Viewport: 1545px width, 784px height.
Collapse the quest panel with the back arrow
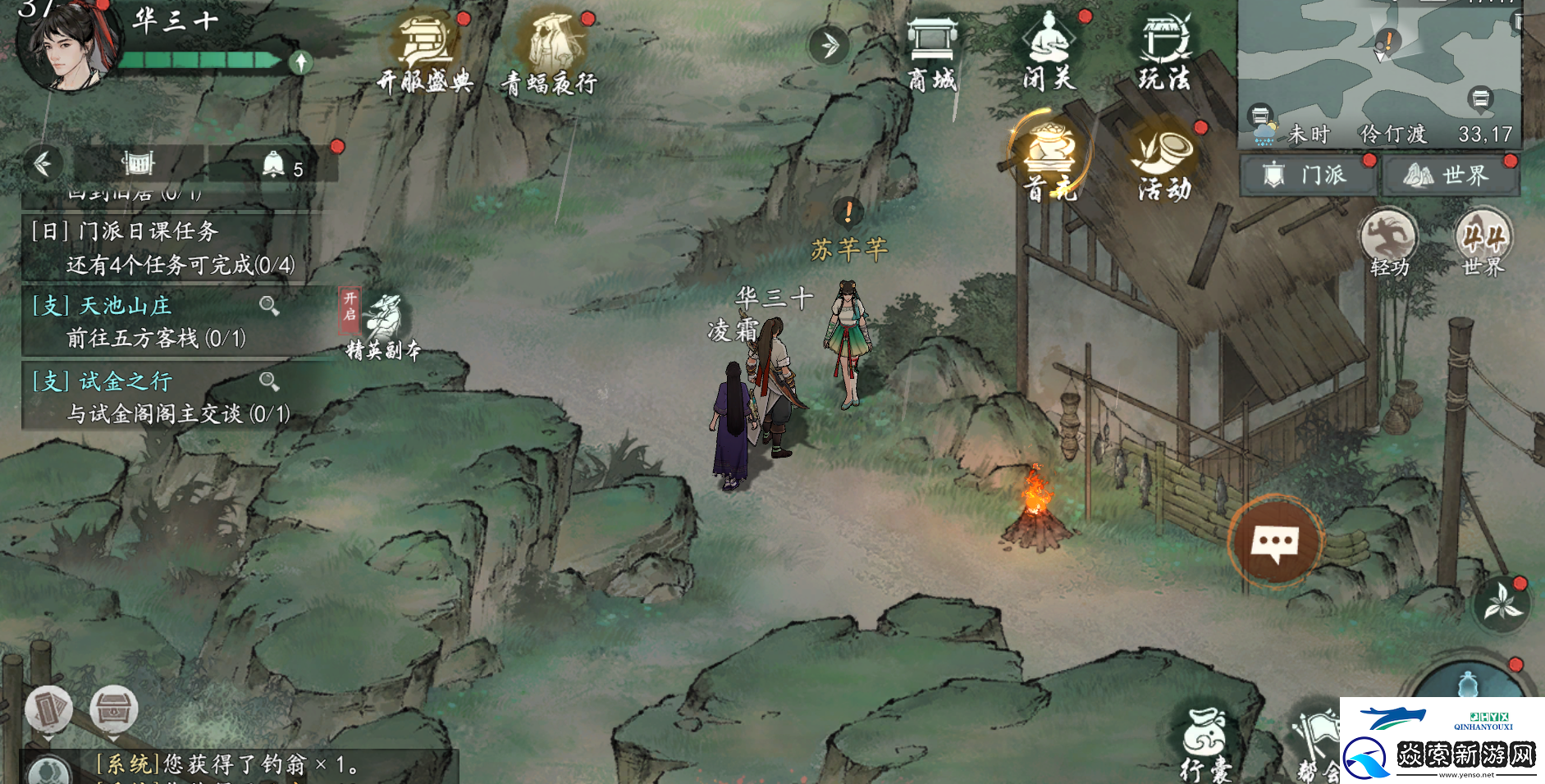click(43, 164)
